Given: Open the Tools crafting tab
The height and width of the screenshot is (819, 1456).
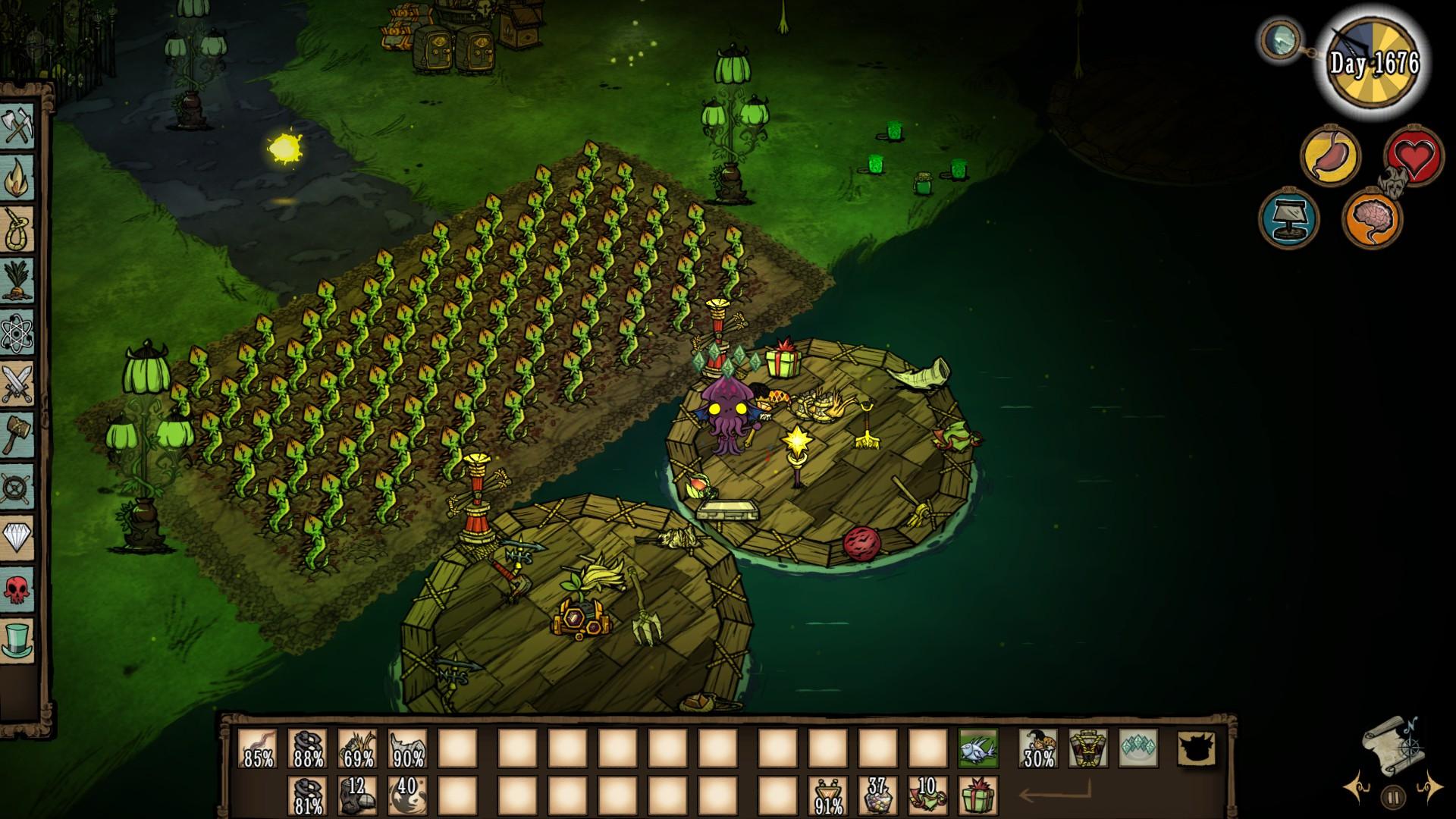Looking at the screenshot, I should (x=18, y=126).
